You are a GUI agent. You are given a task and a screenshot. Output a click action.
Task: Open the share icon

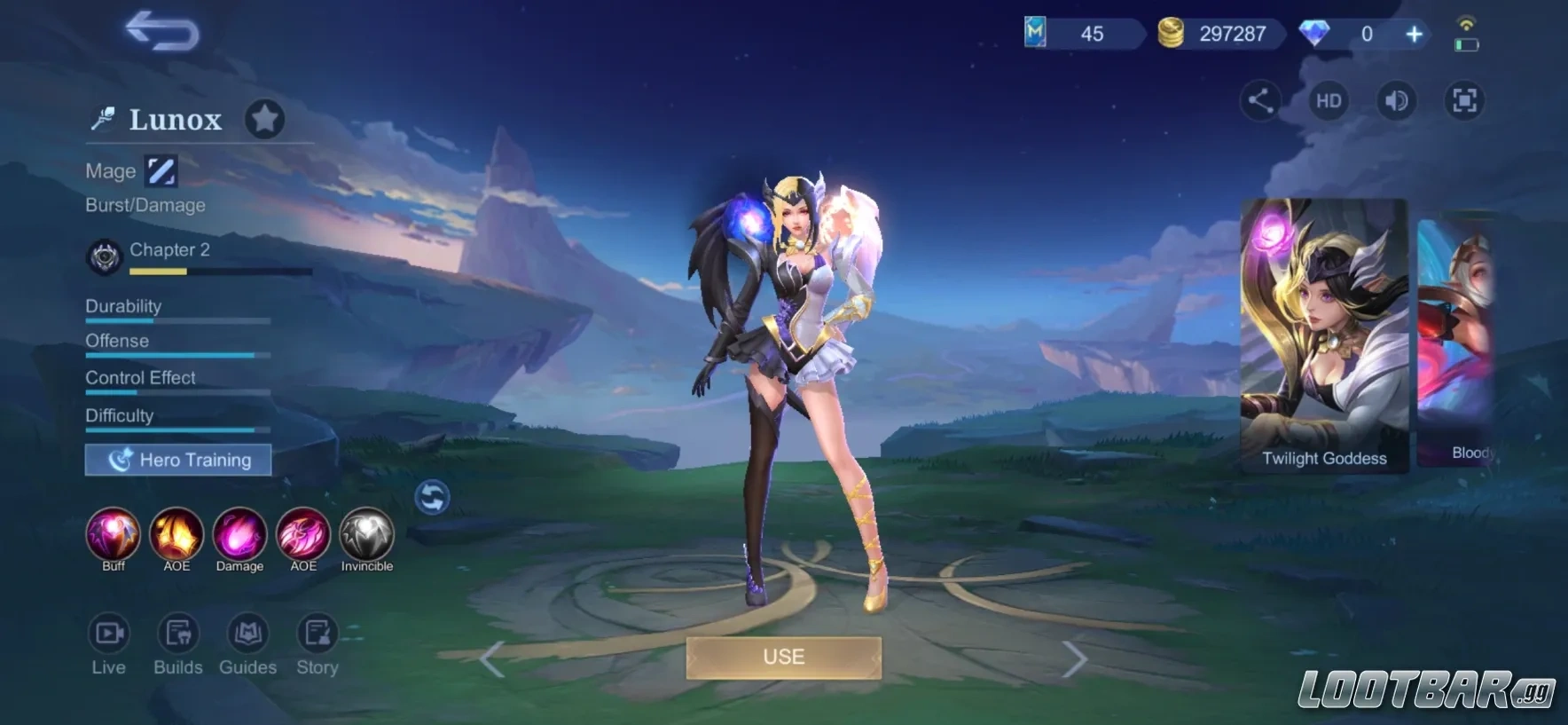point(1260,100)
